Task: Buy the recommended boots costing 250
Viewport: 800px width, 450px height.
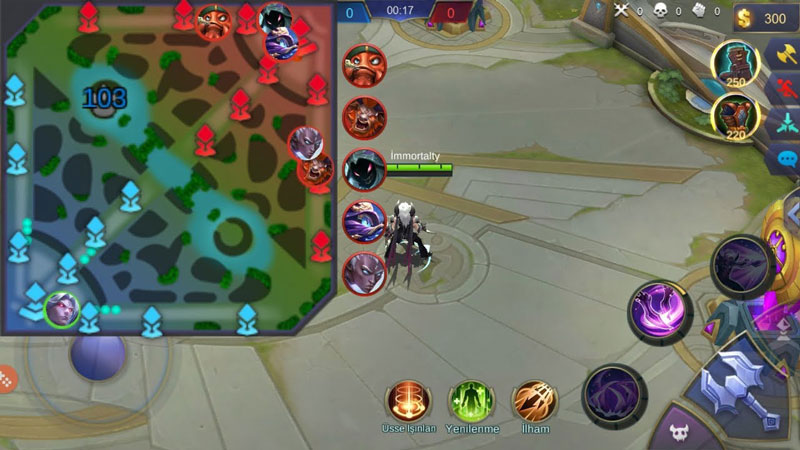Action: pyautogui.click(x=735, y=65)
